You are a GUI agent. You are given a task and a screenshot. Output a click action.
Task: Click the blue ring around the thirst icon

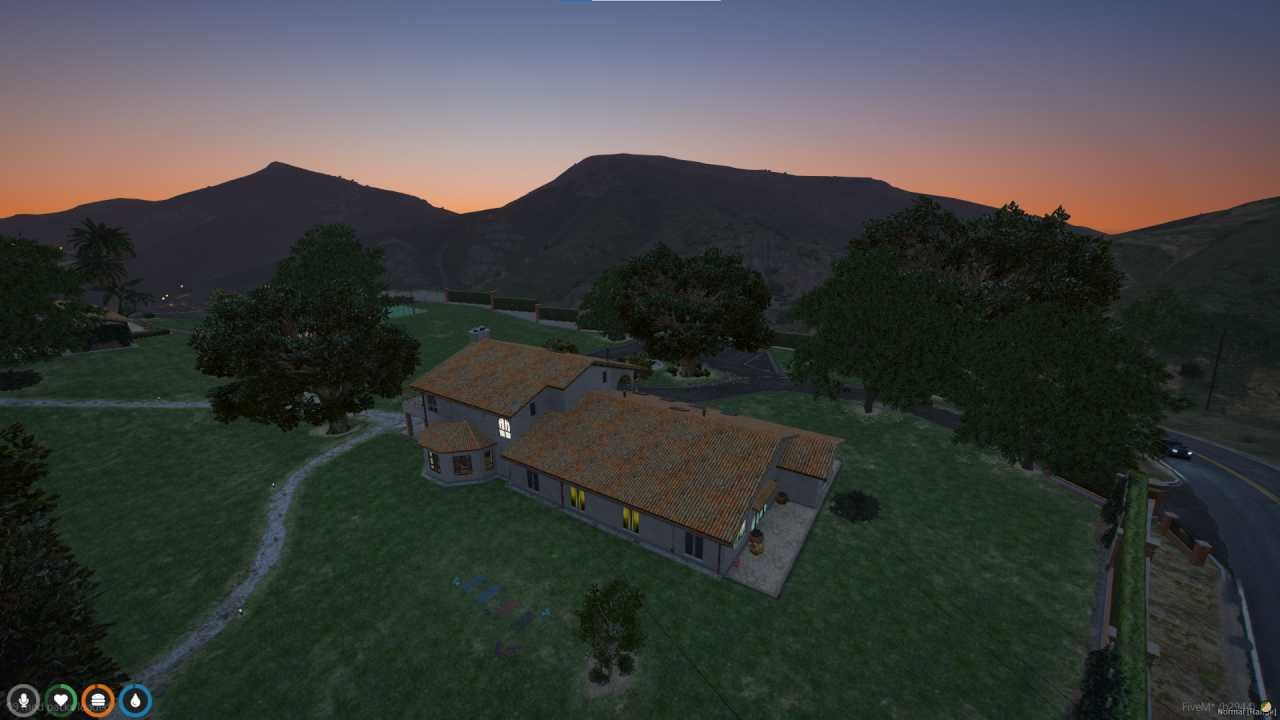click(134, 684)
